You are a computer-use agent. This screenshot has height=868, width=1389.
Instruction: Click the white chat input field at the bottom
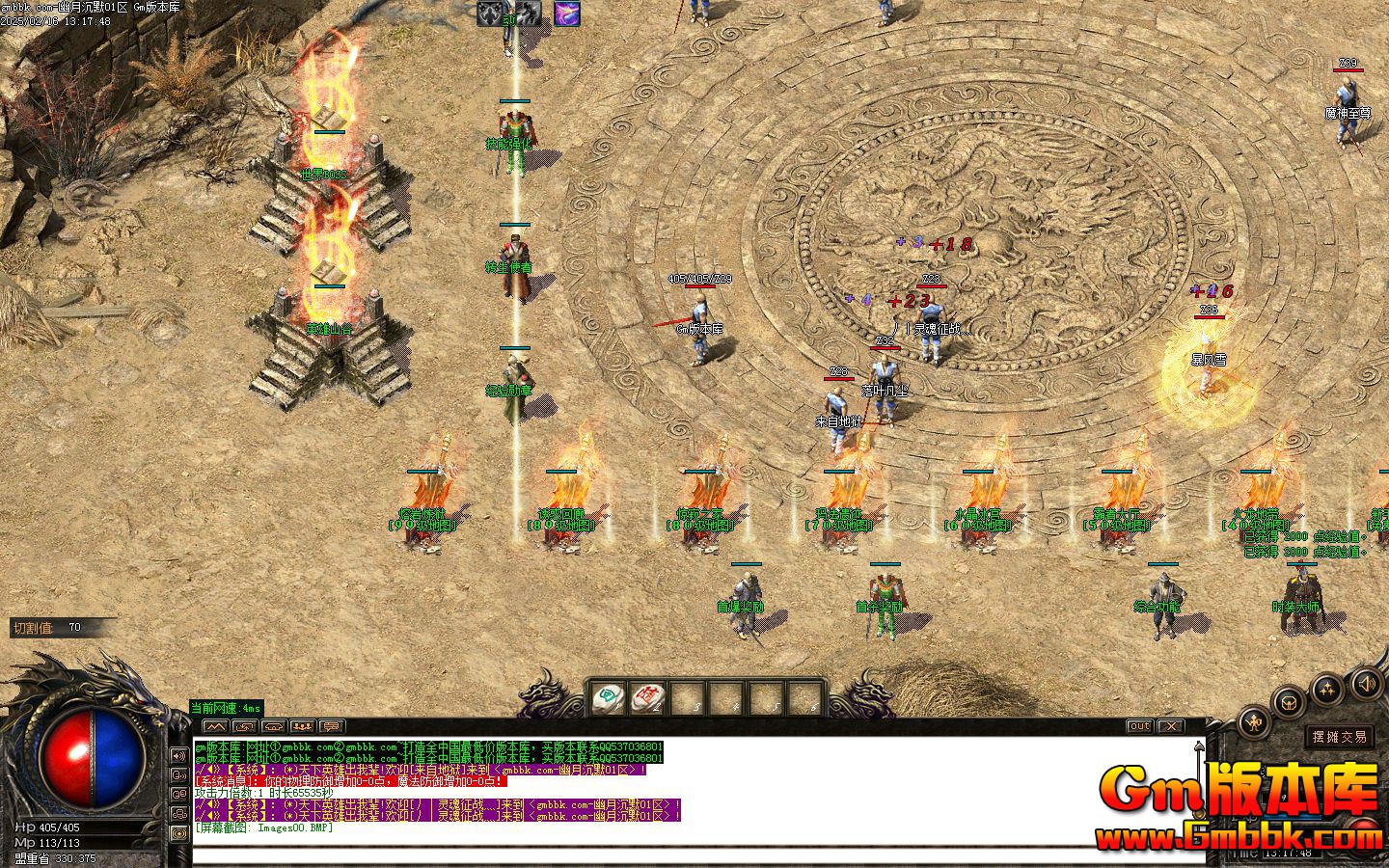(x=675, y=854)
